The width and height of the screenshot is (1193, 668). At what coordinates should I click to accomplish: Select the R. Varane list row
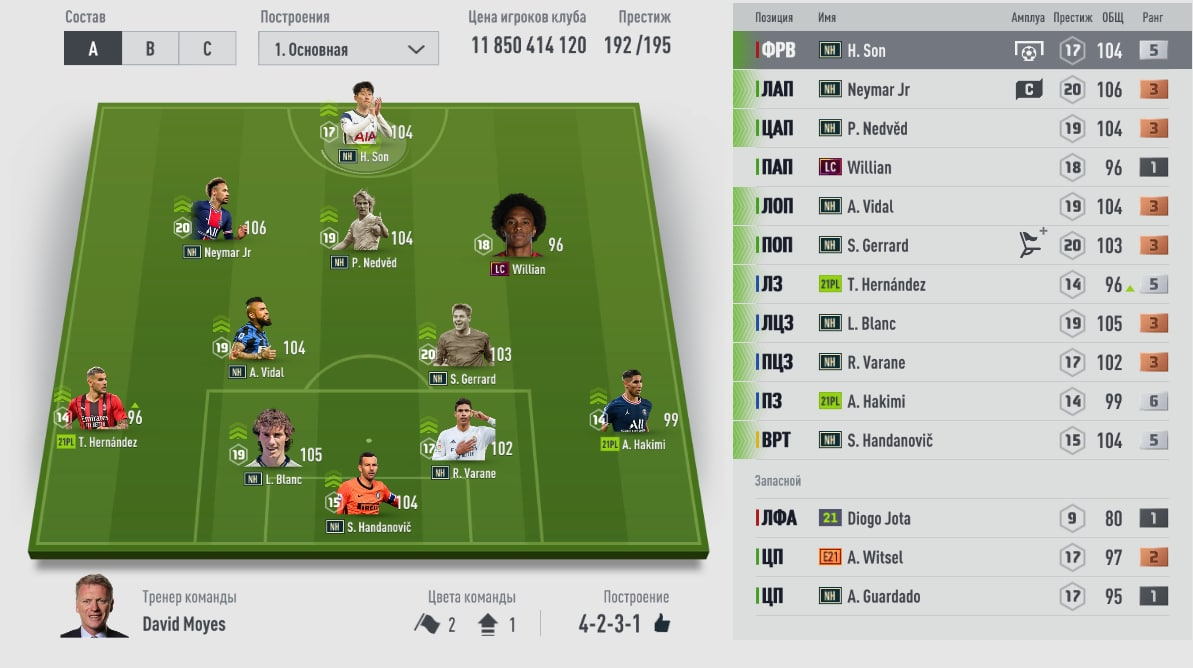(962, 362)
